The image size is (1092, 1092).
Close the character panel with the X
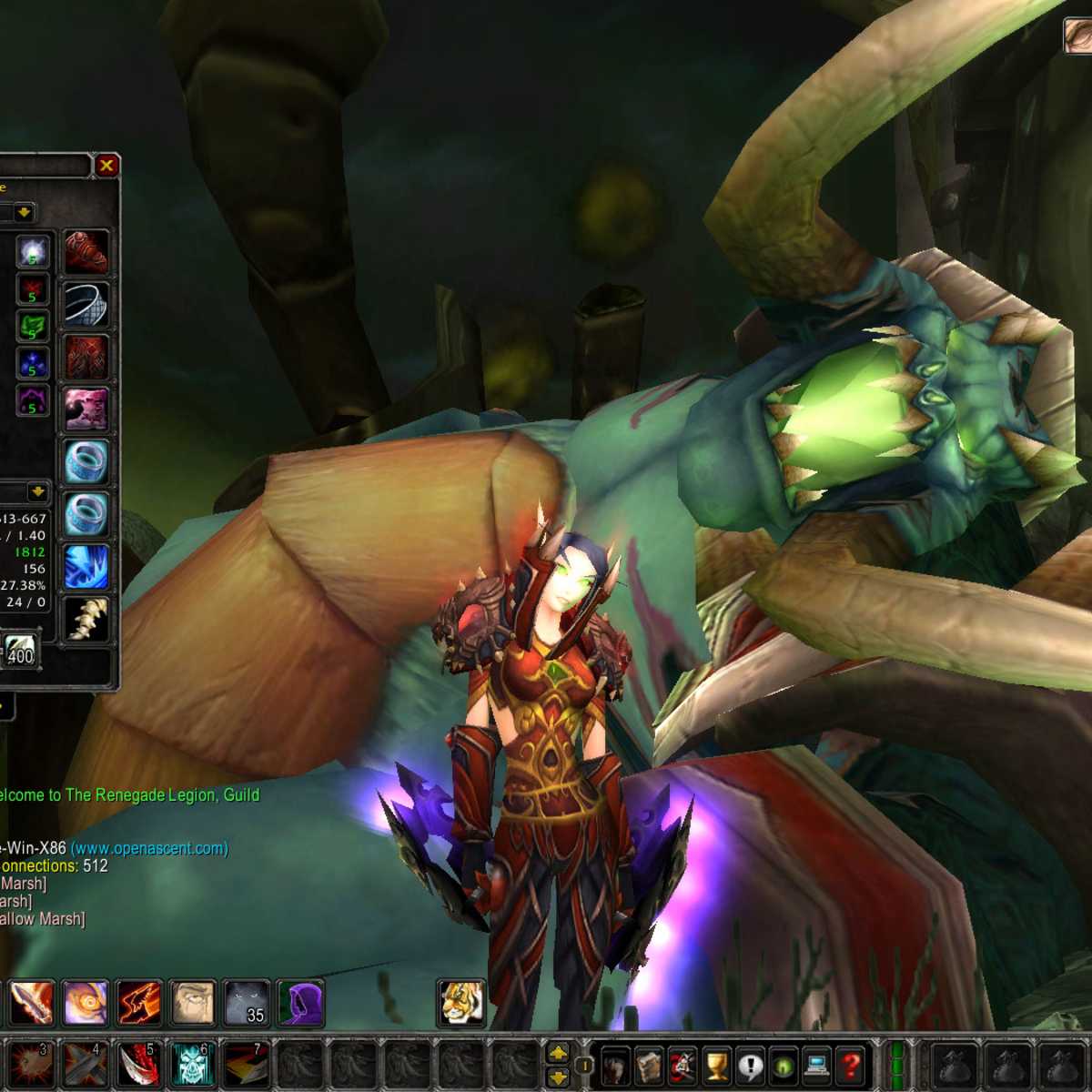[106, 166]
